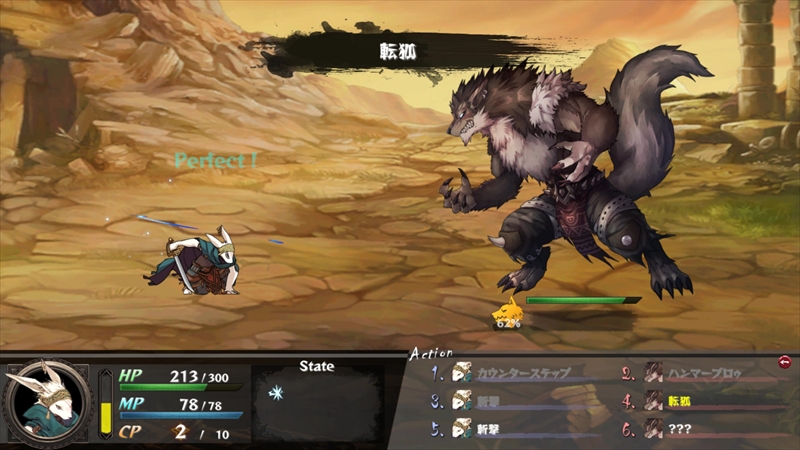Choose the 斬撃 entry numbered 3
Image resolution: width=800 pixels, height=450 pixels.
click(x=490, y=401)
